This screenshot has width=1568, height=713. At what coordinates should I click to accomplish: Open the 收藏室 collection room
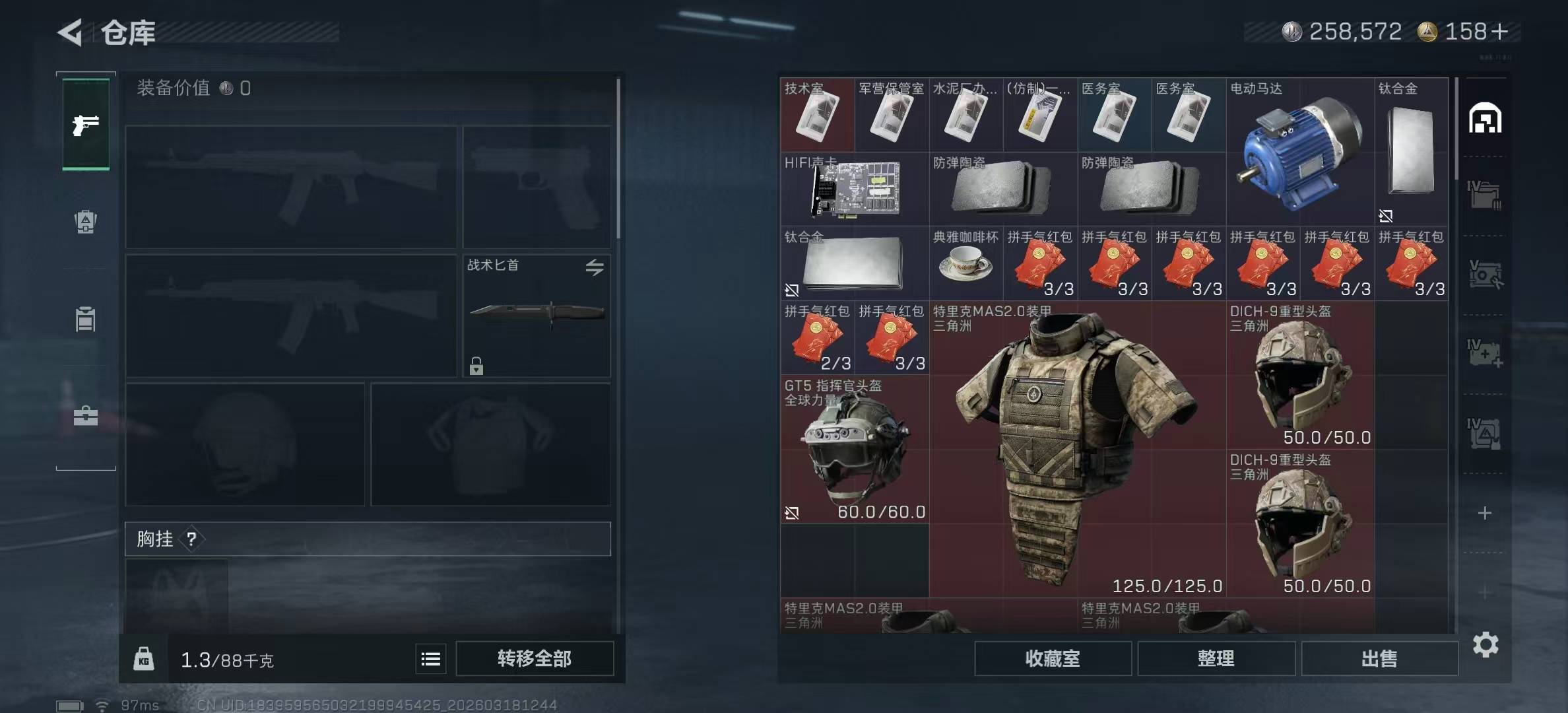tap(1053, 658)
